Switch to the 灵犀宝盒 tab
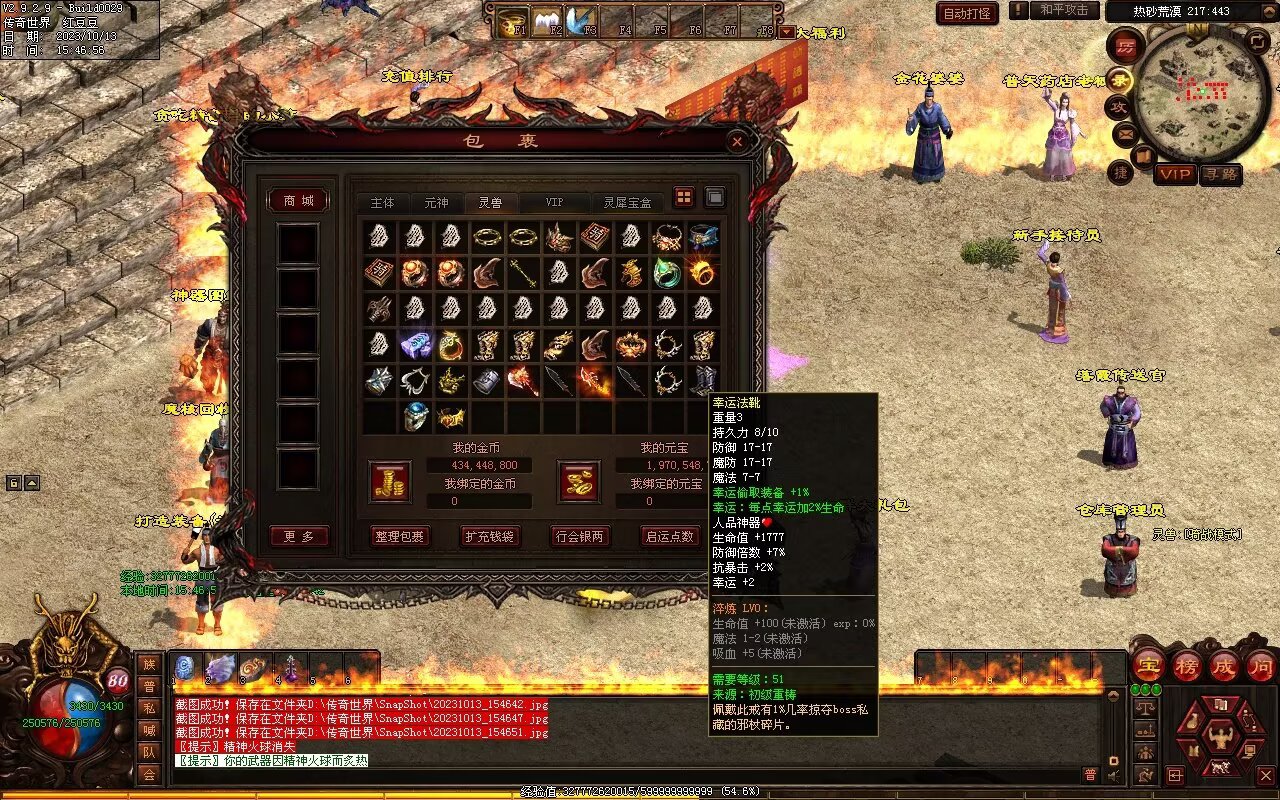The width and height of the screenshot is (1280, 800). (x=627, y=202)
